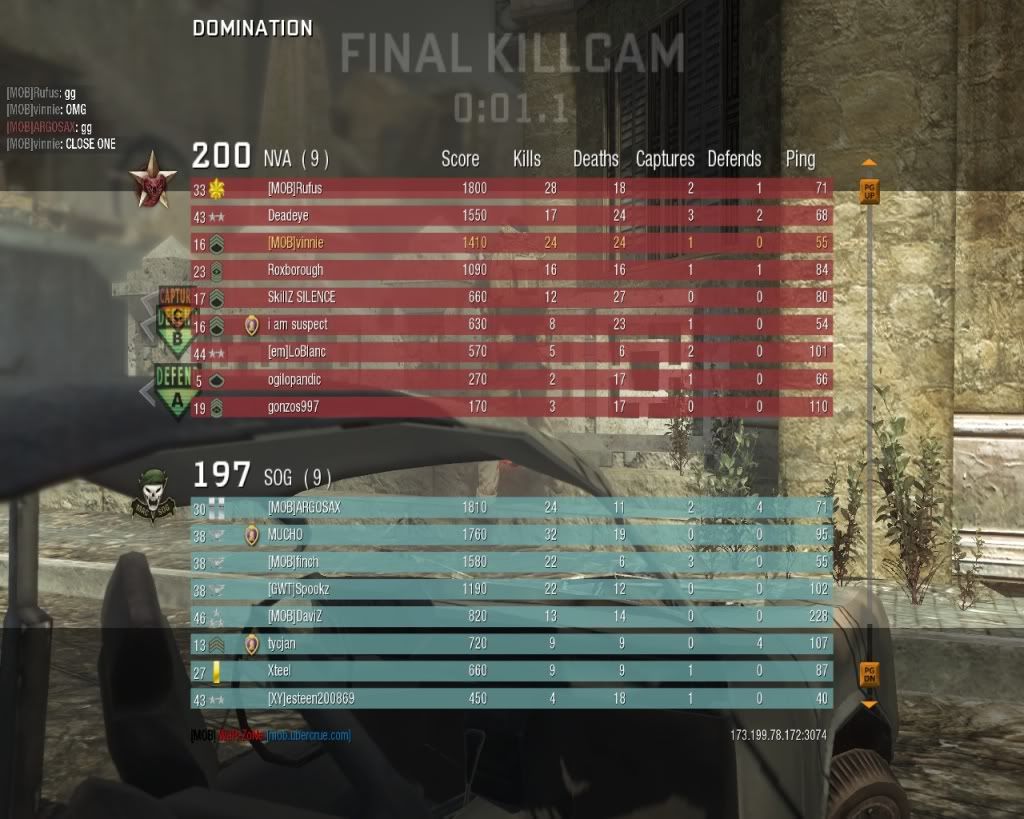The height and width of the screenshot is (819, 1024).
Task: Choose the MUCHO player row
Action: point(511,535)
